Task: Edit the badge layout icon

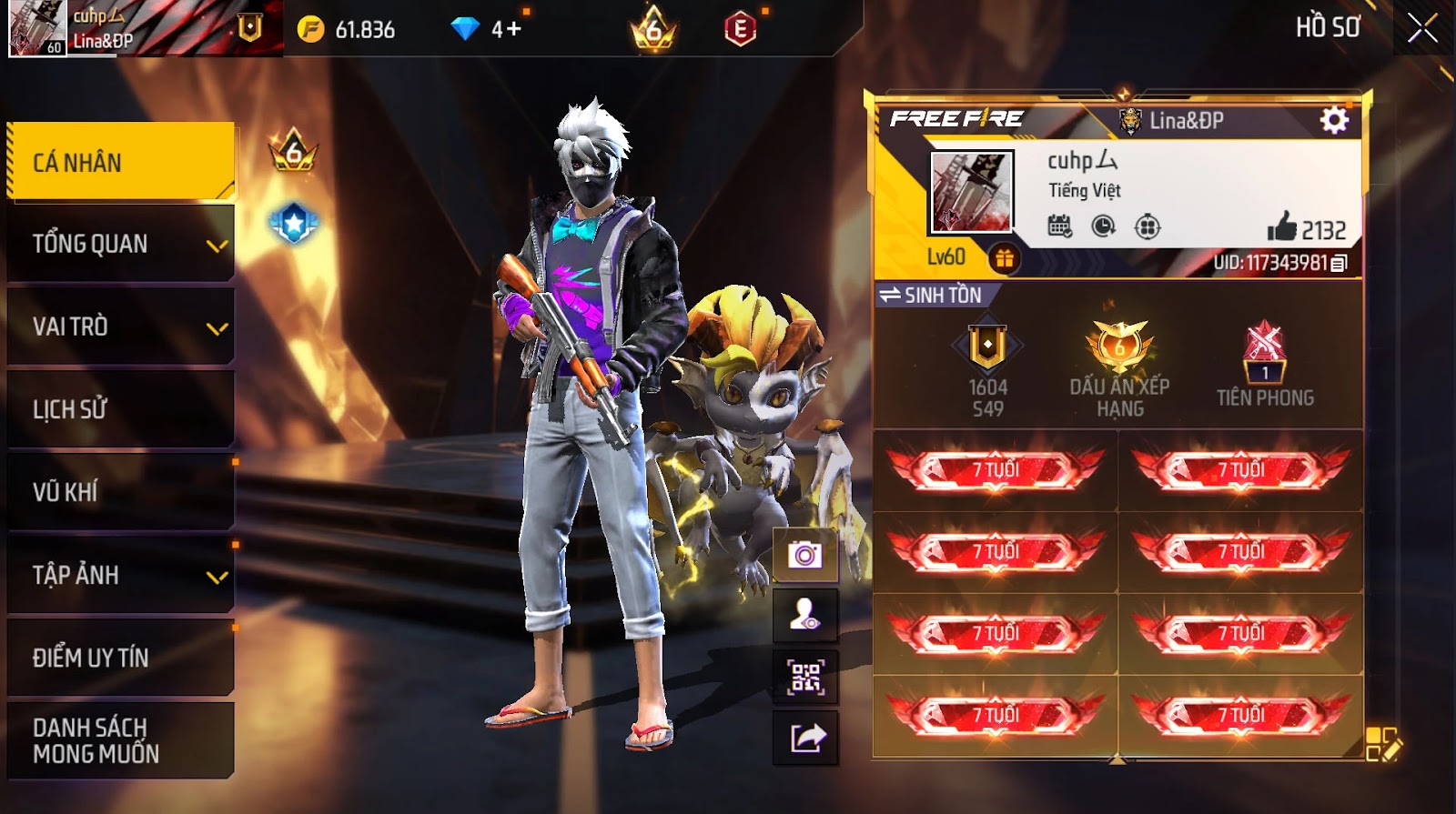Action: [1383, 743]
